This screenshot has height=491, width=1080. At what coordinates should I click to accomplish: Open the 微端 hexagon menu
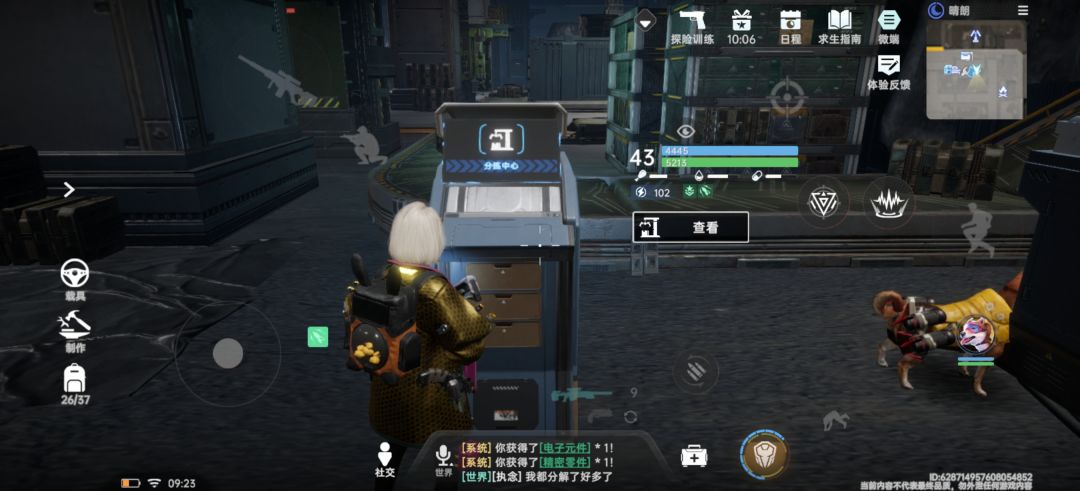click(x=888, y=26)
